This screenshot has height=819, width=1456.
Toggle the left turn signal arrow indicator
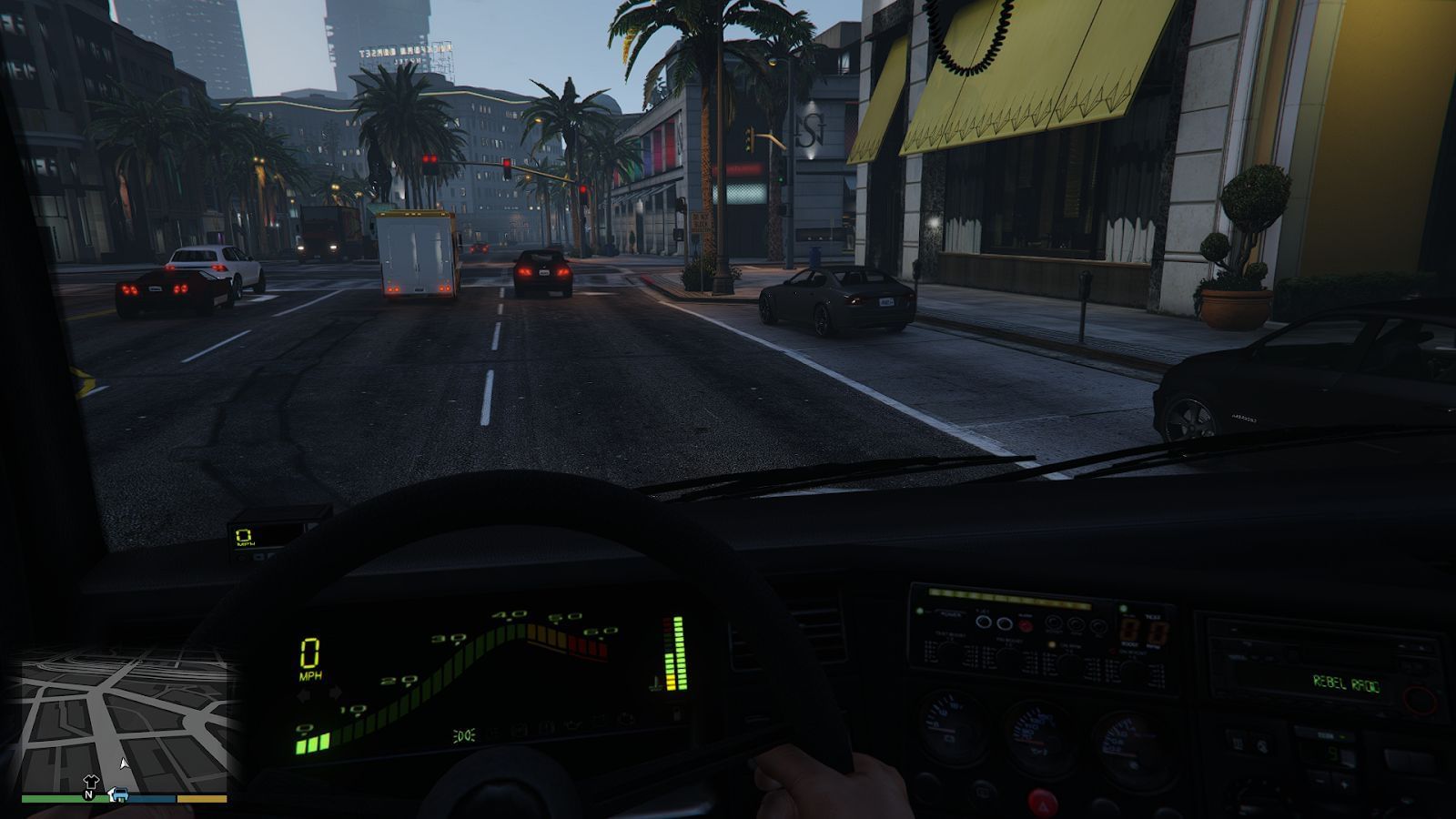[303, 693]
